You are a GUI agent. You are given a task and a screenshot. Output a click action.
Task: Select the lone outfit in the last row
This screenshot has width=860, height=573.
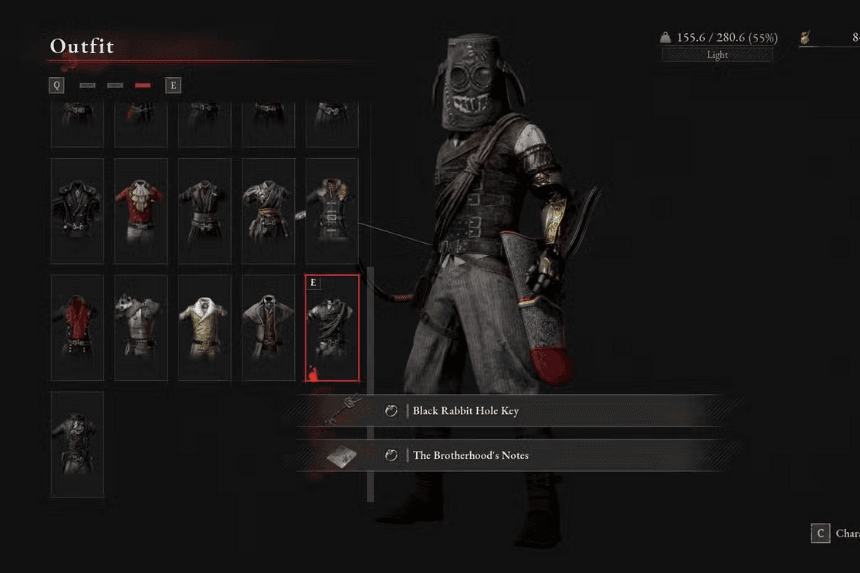click(x=77, y=444)
